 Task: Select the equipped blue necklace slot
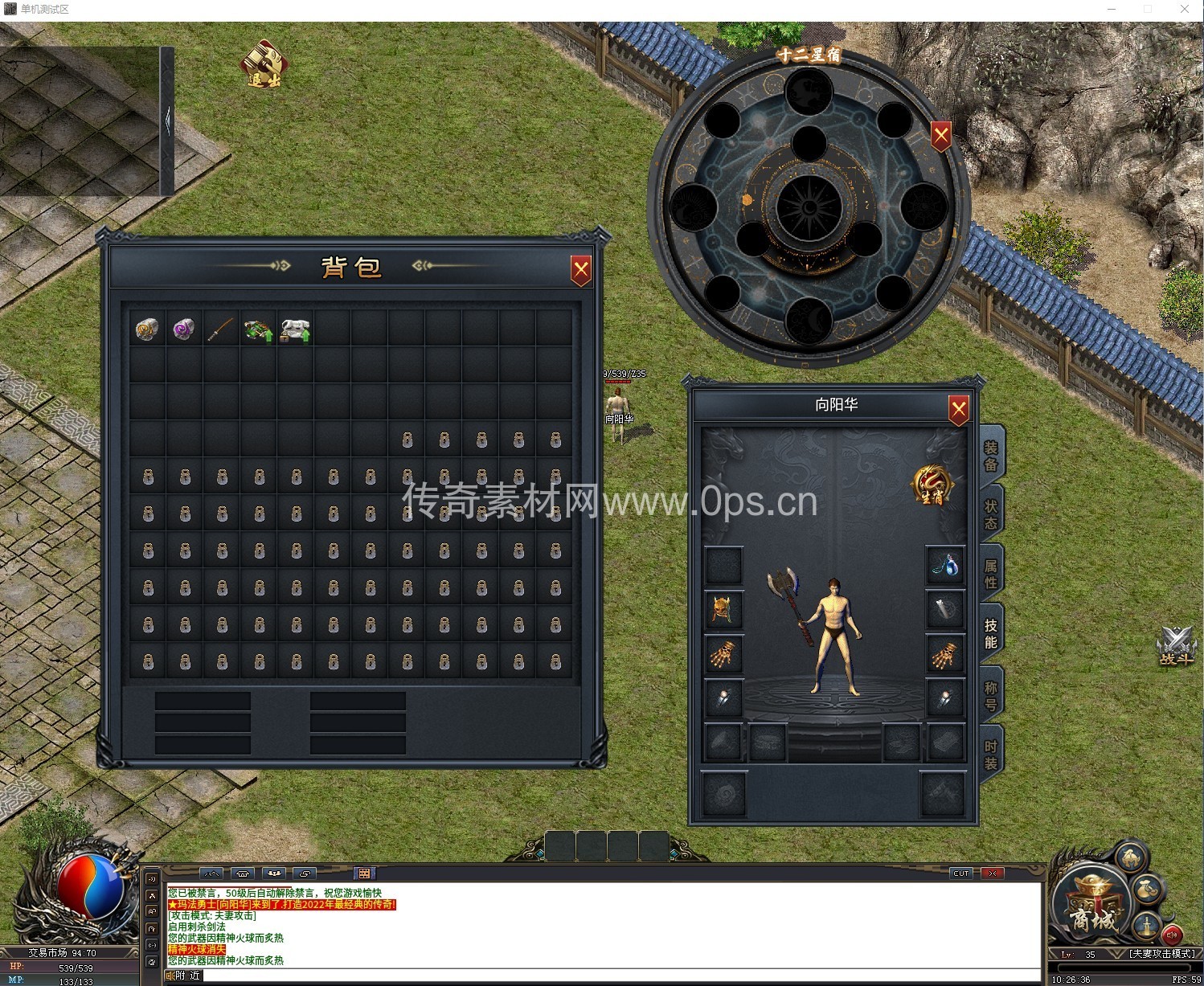coord(945,566)
